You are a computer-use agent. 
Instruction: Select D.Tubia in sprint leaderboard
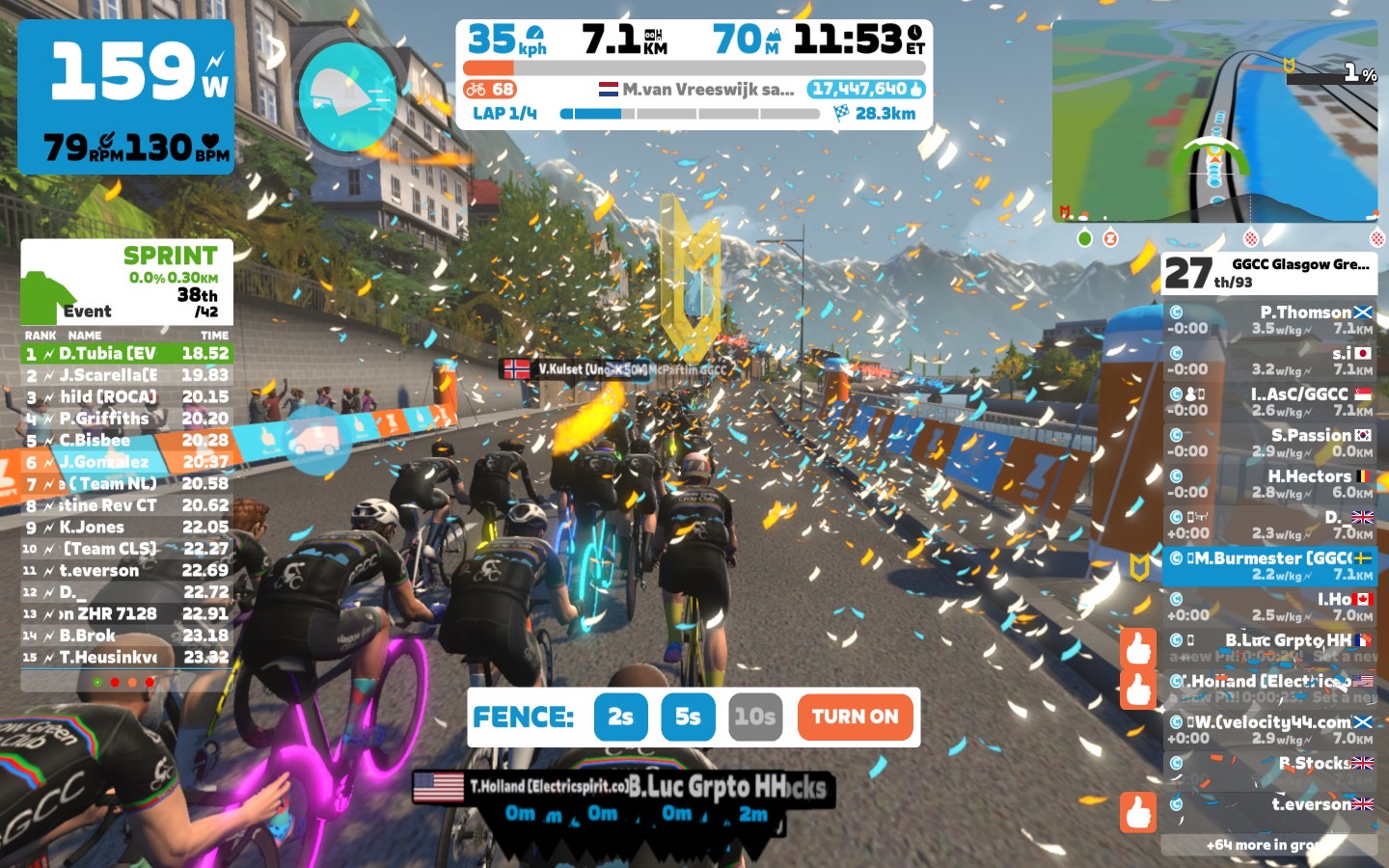point(126,354)
